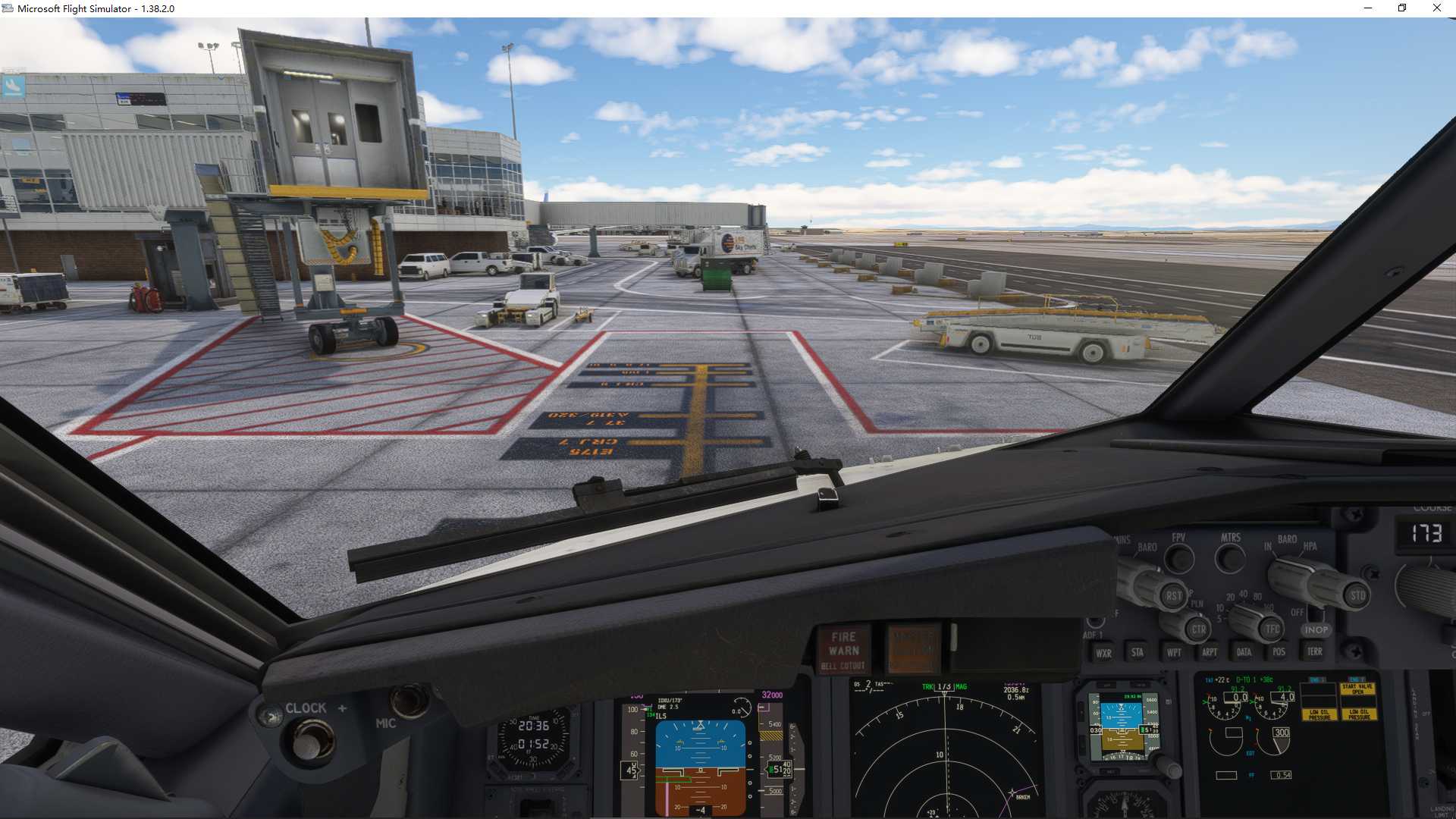Show waypoints with the WPT button
The image size is (1456, 819).
coord(1175,652)
